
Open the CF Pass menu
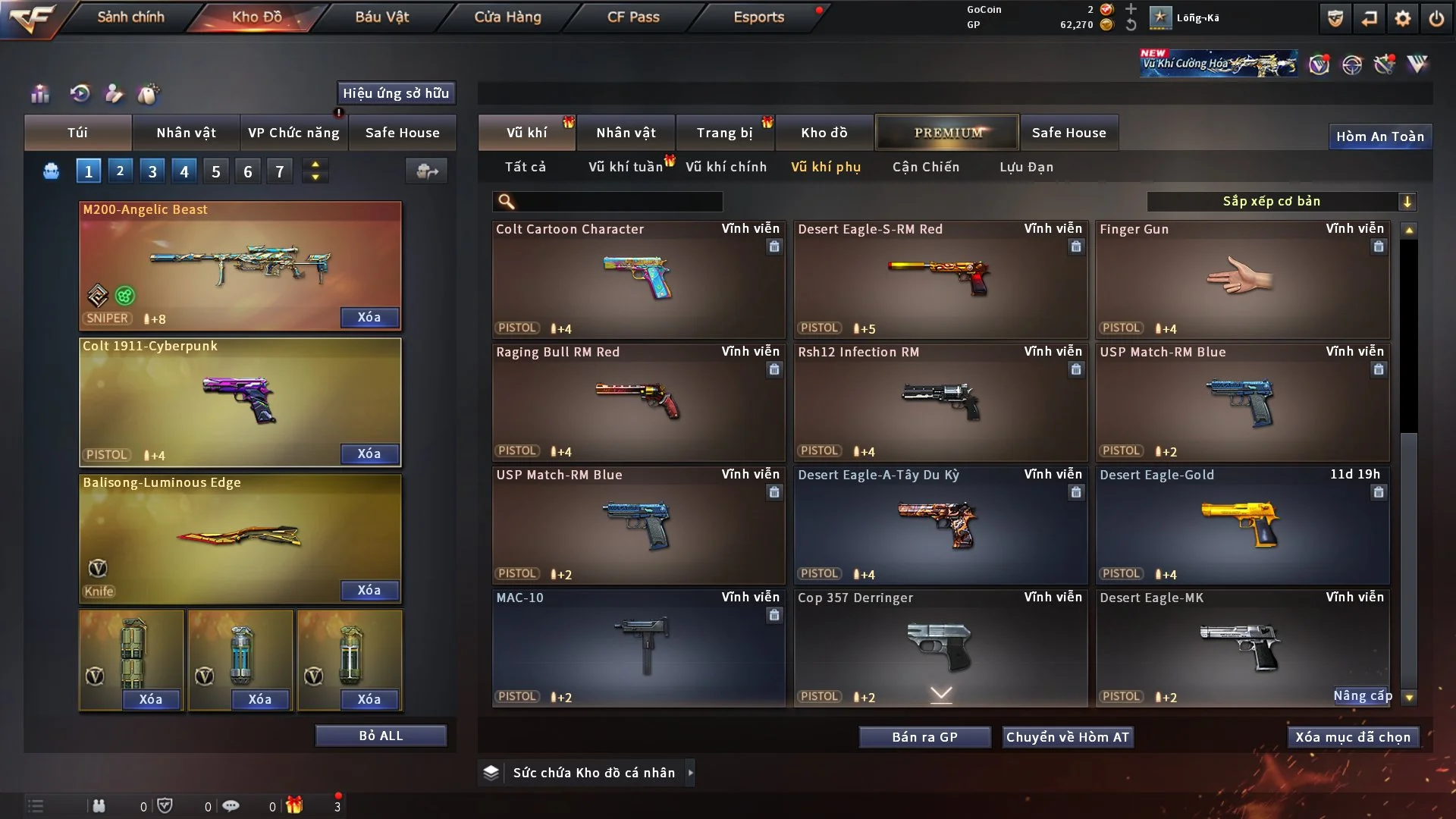click(633, 17)
